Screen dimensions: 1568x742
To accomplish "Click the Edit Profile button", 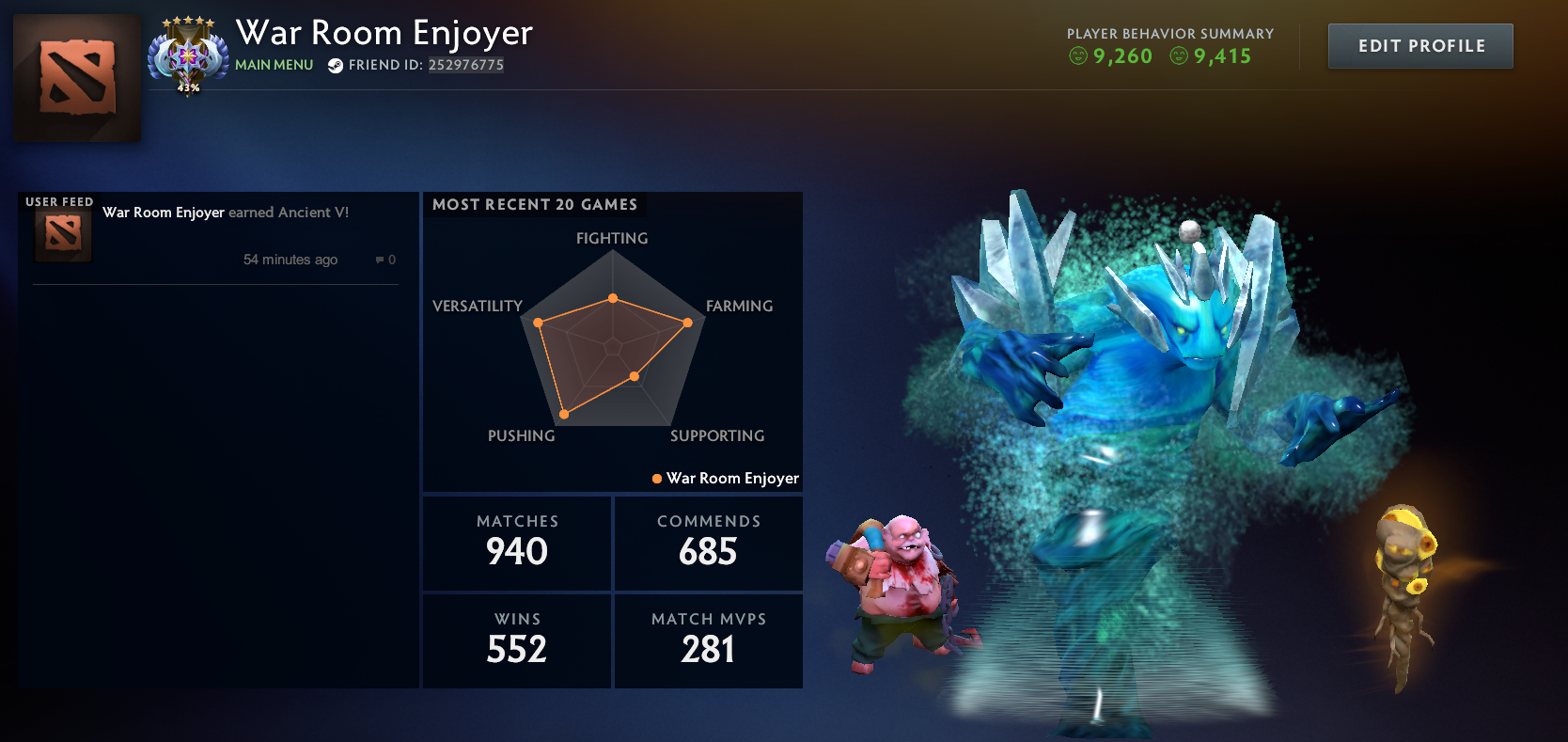I will [x=1419, y=45].
